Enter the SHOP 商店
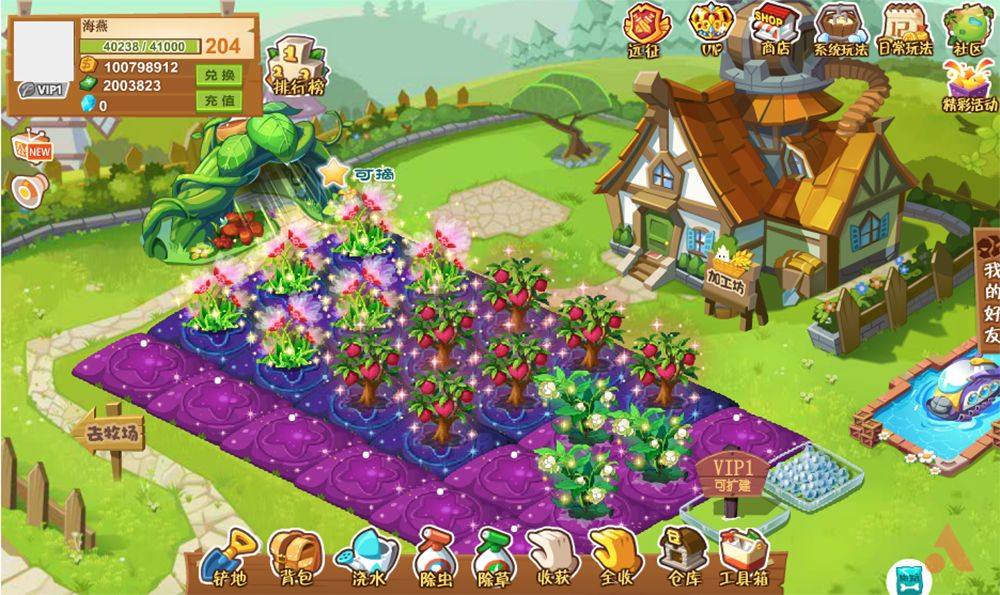1000x595 pixels. [775, 27]
